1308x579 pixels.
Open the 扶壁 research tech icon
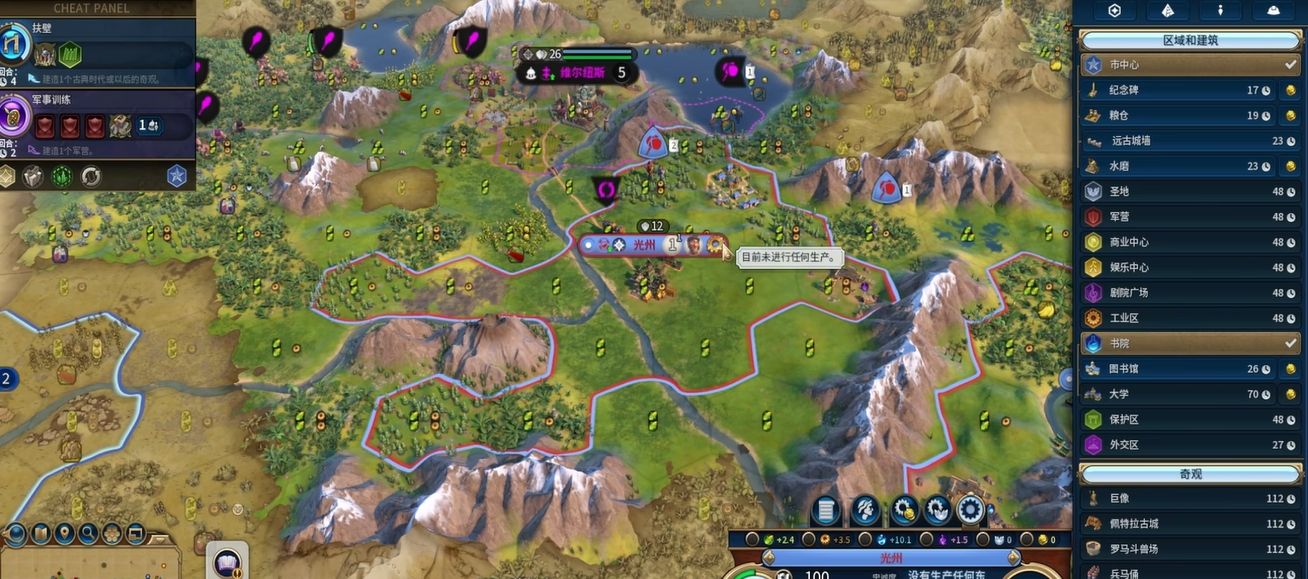(14, 45)
